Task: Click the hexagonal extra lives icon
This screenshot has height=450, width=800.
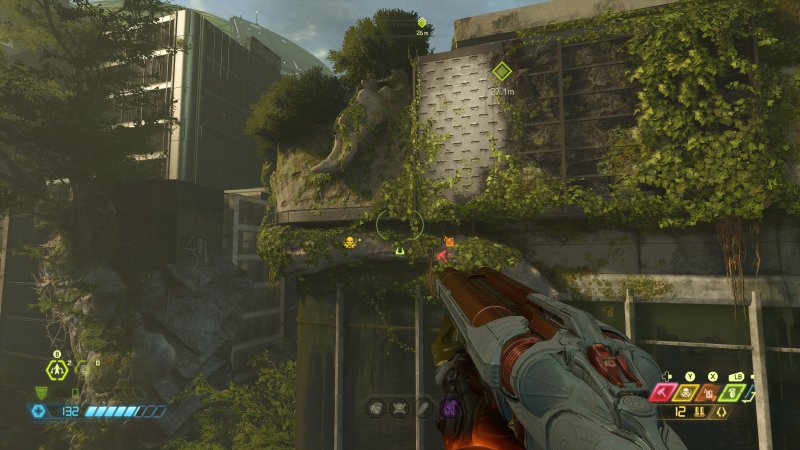Action: tap(57, 369)
